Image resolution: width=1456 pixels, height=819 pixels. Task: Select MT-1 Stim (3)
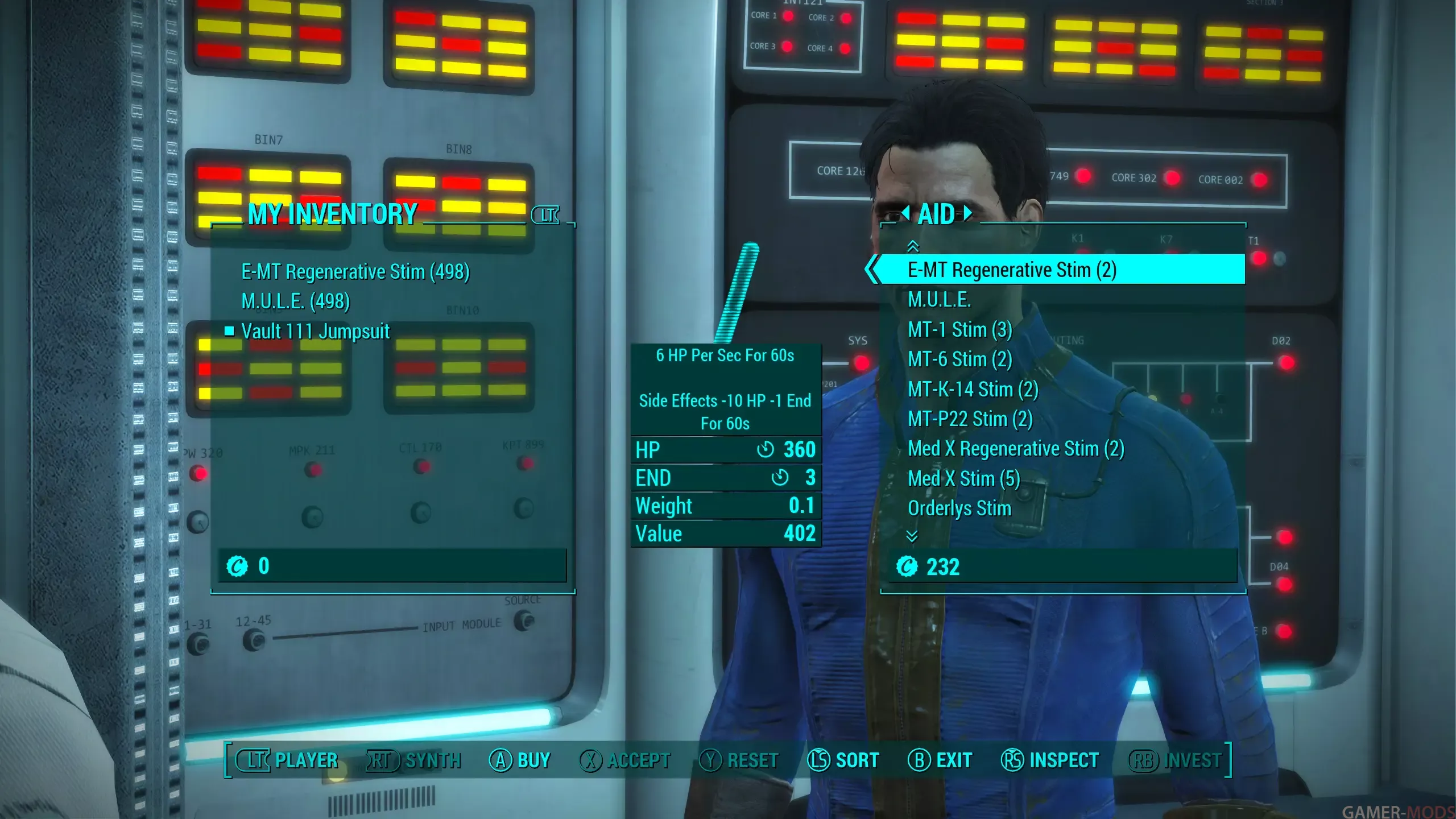pos(959,330)
